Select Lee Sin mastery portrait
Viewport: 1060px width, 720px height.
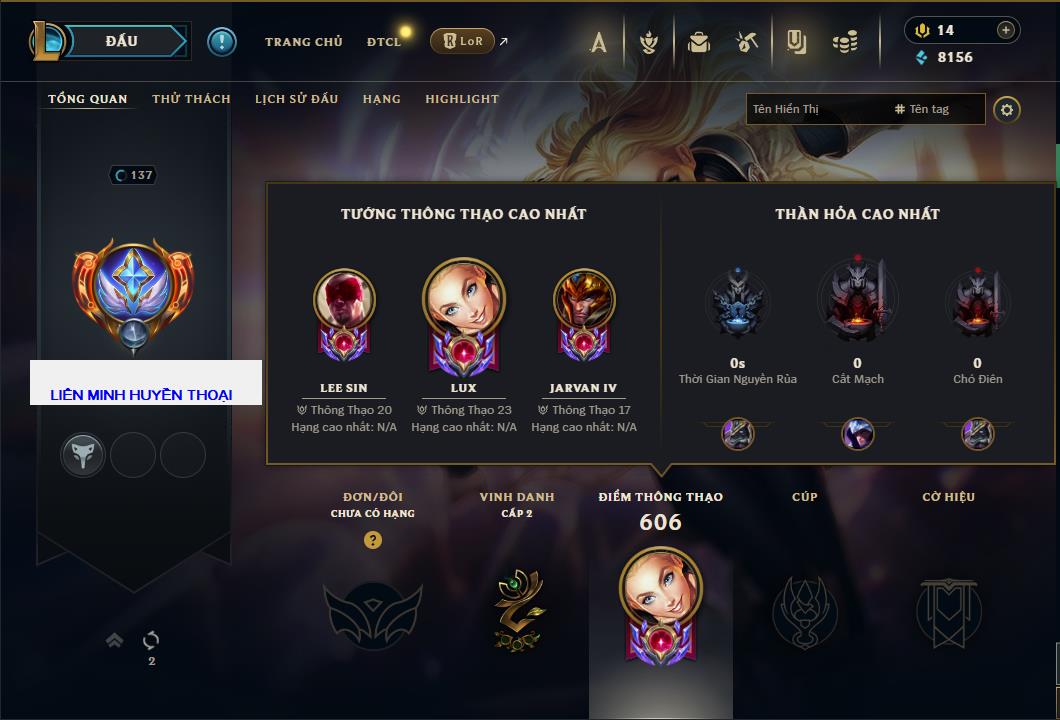coord(344,300)
